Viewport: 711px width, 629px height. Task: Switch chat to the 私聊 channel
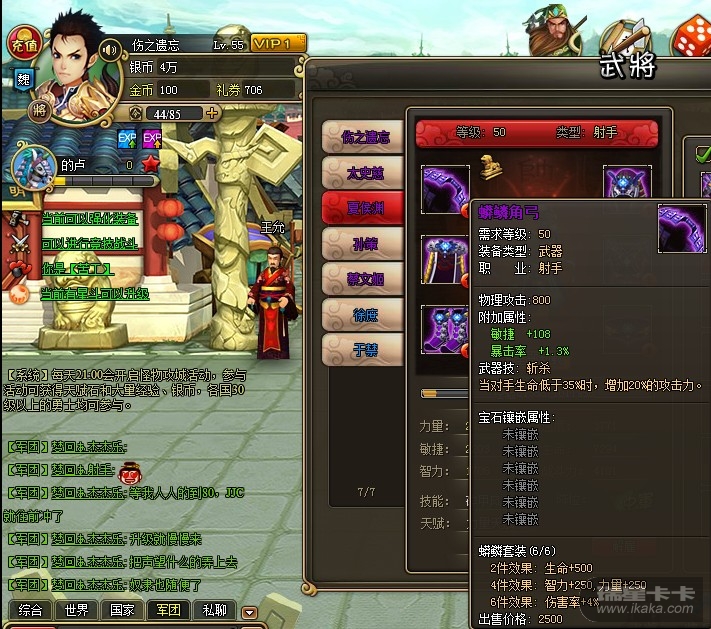click(x=214, y=609)
